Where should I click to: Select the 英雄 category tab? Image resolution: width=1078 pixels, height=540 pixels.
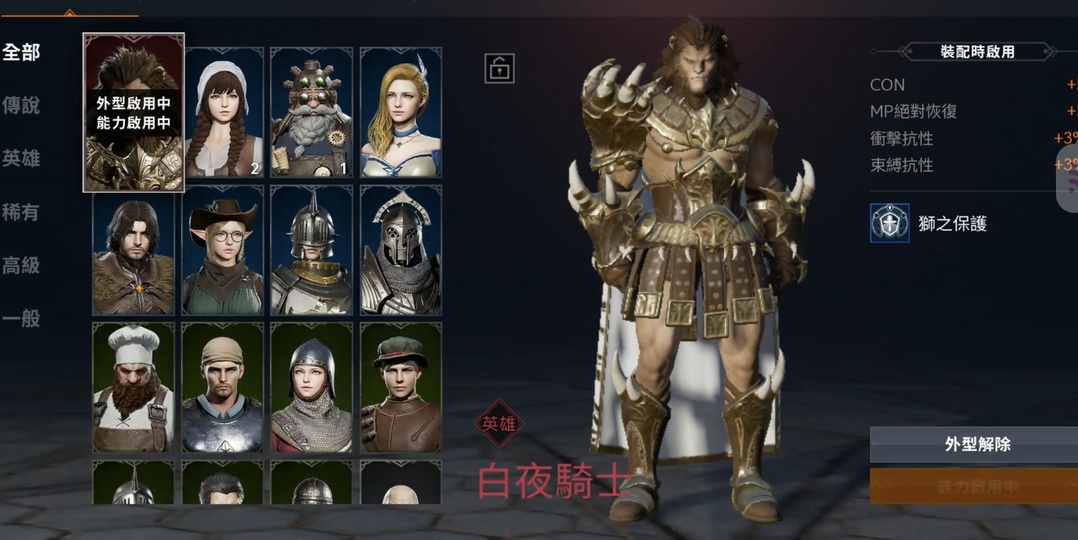coord(21,158)
